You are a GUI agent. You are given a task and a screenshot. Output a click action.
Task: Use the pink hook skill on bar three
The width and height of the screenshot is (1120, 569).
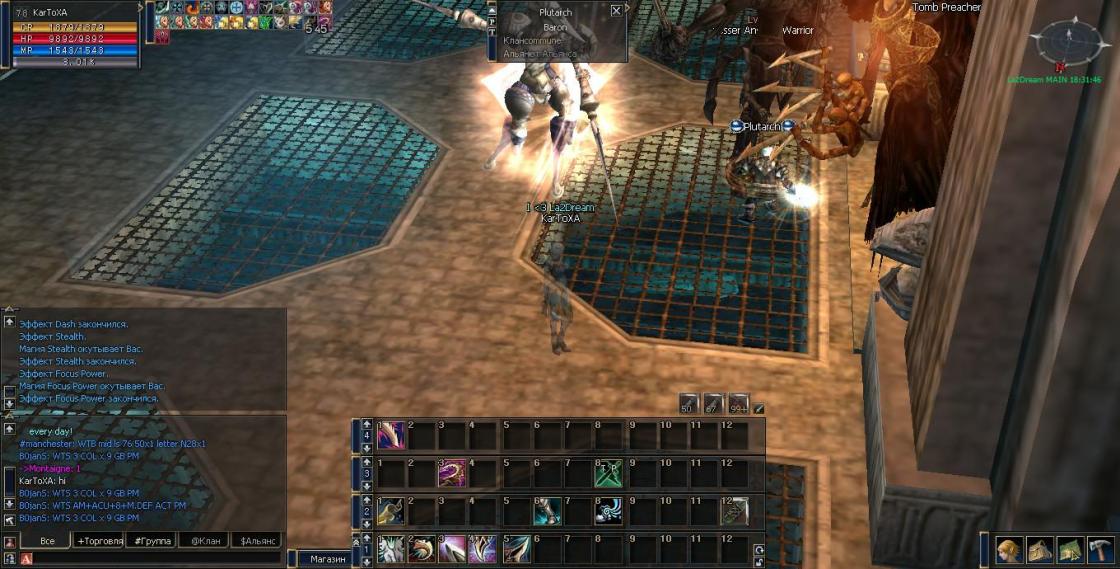coord(452,473)
